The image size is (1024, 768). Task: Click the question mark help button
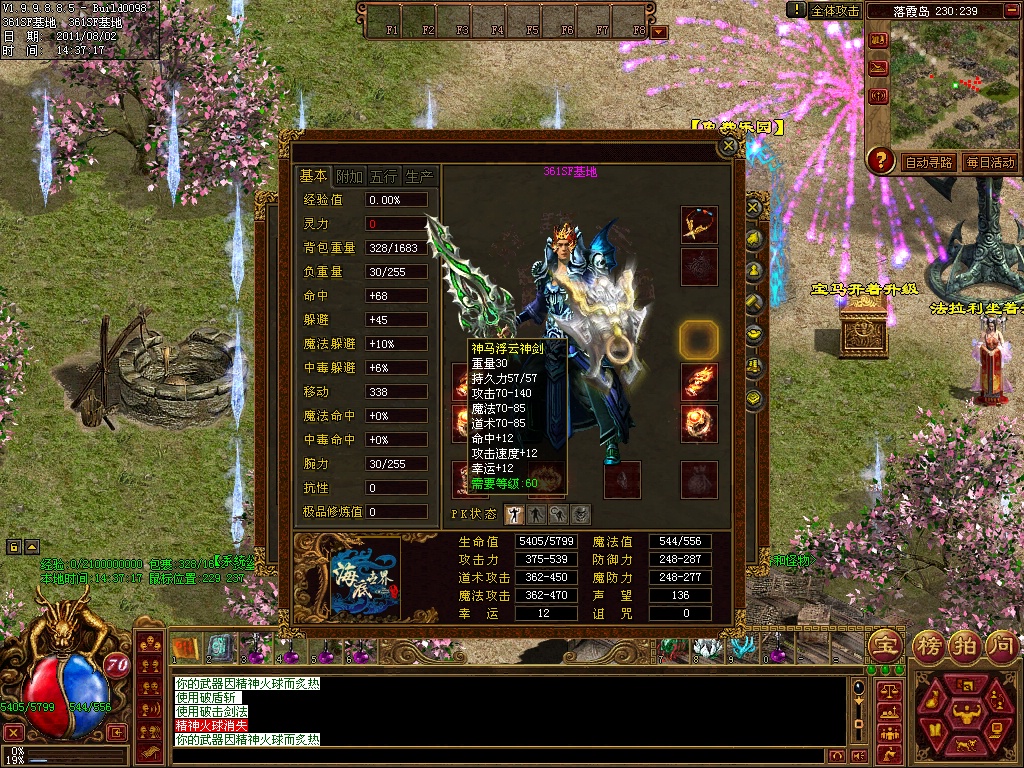click(880, 160)
